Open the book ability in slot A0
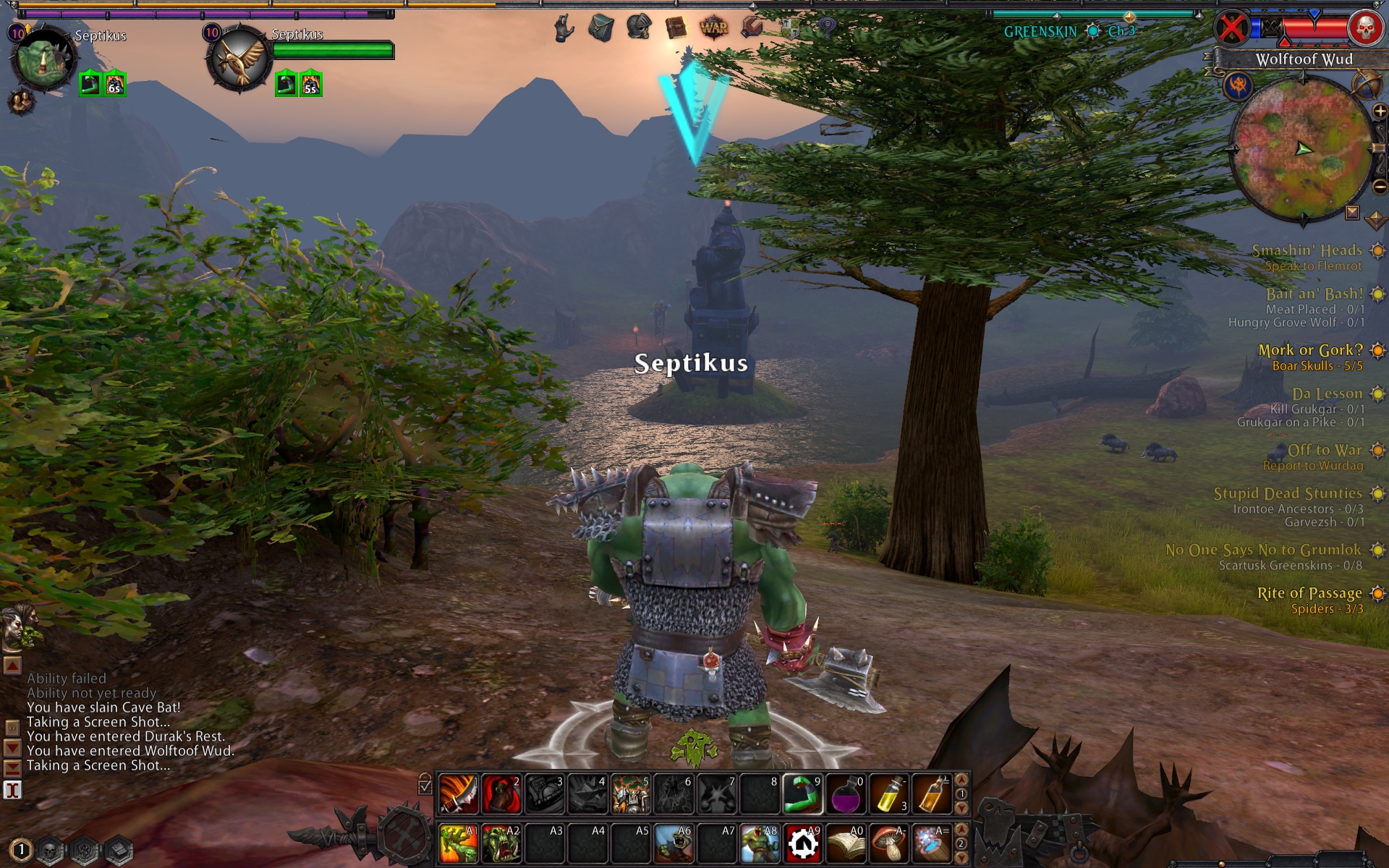 846,843
